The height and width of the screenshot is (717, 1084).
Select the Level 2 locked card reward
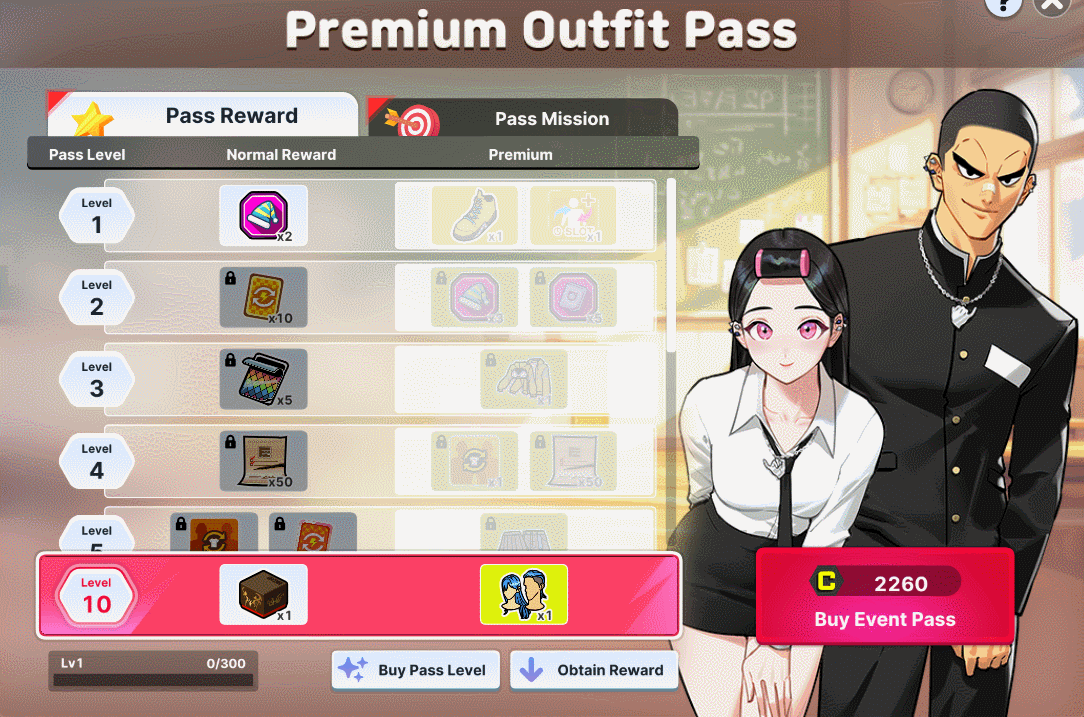click(x=263, y=297)
